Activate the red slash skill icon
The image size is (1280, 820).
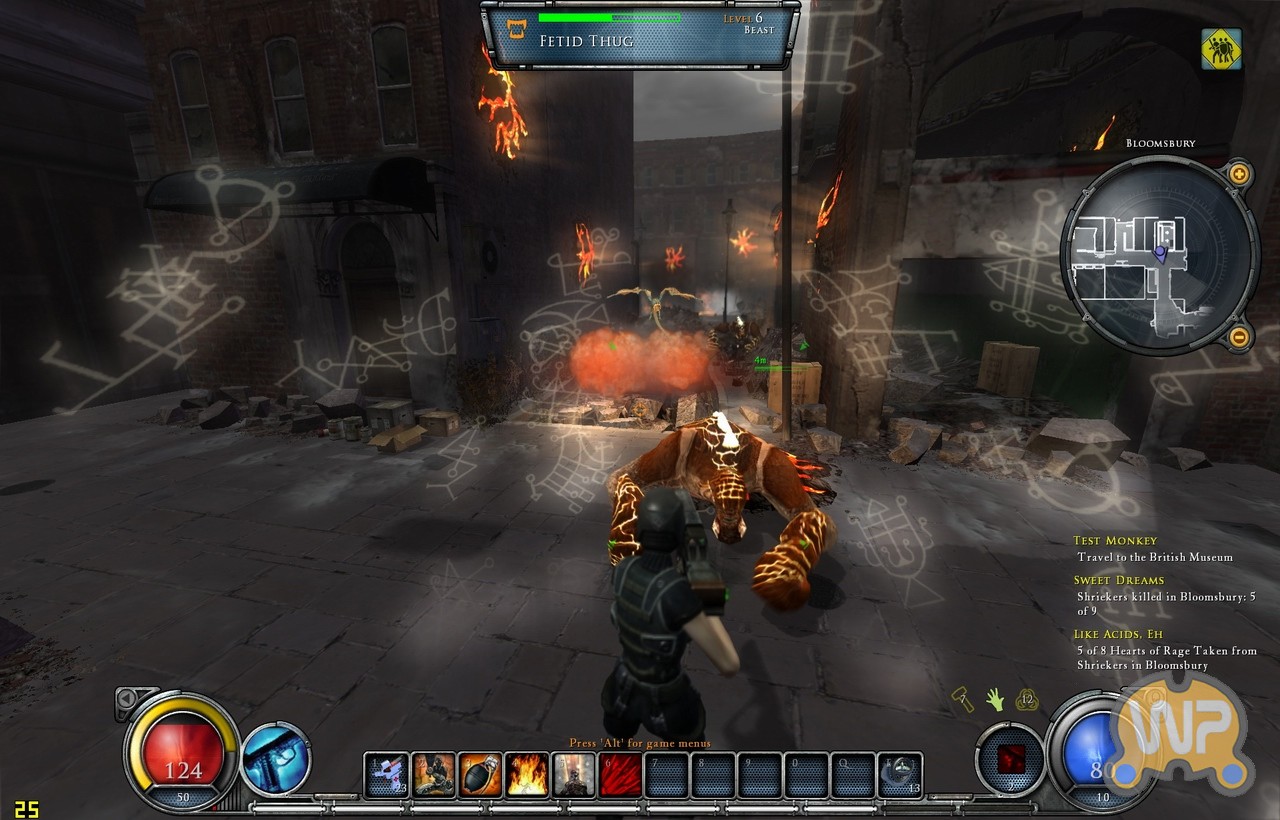[x=620, y=775]
